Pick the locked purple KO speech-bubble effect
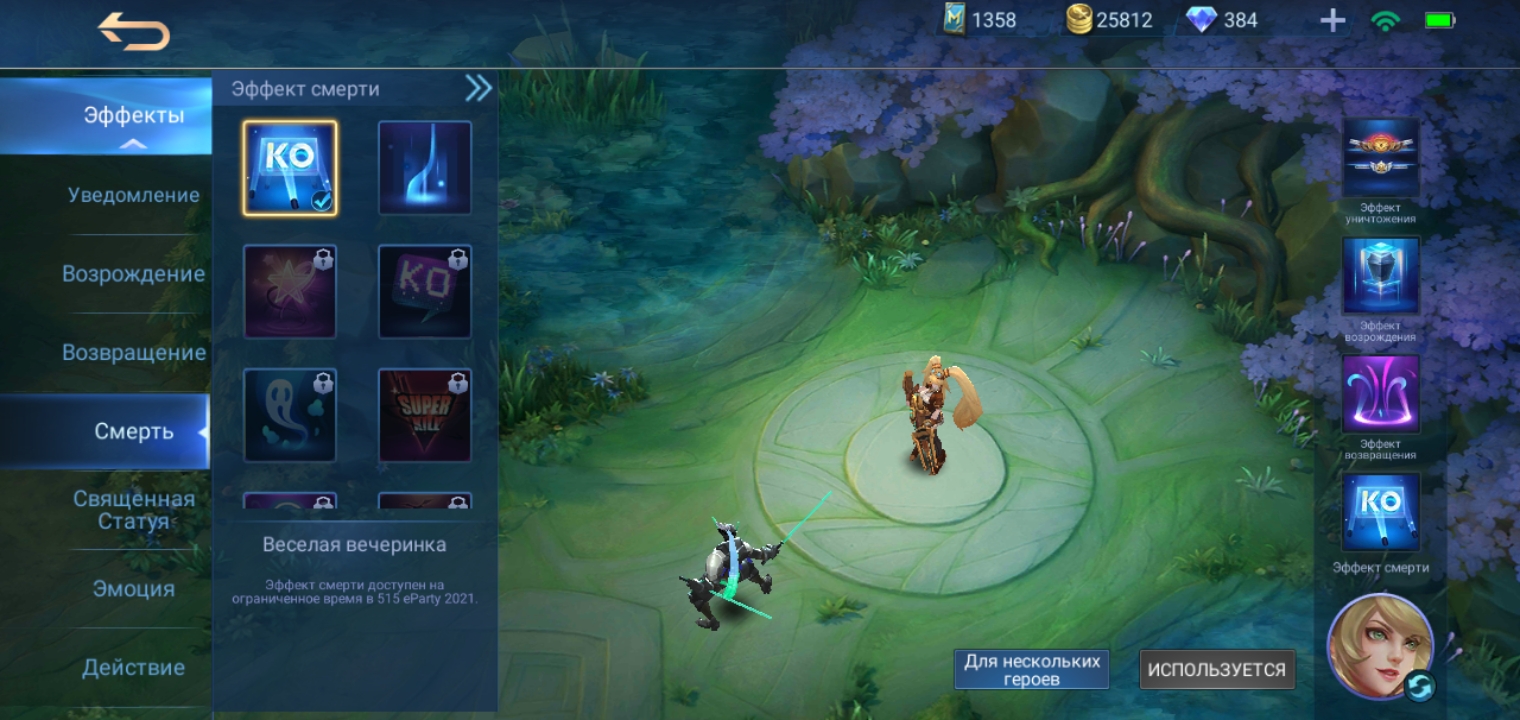Screen dimensions: 1520x720 pos(425,292)
